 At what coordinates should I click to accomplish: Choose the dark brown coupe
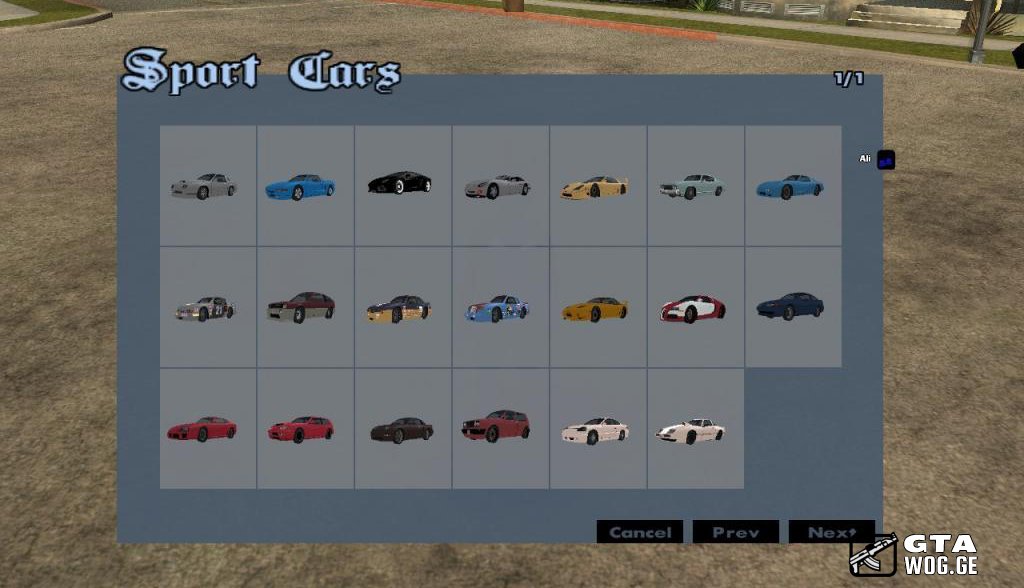pos(401,430)
